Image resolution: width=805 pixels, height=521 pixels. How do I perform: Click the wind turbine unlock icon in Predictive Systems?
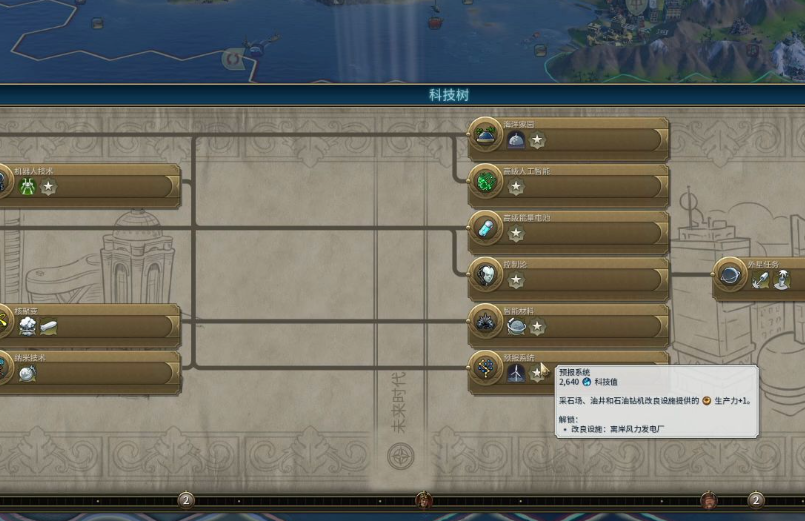516,373
